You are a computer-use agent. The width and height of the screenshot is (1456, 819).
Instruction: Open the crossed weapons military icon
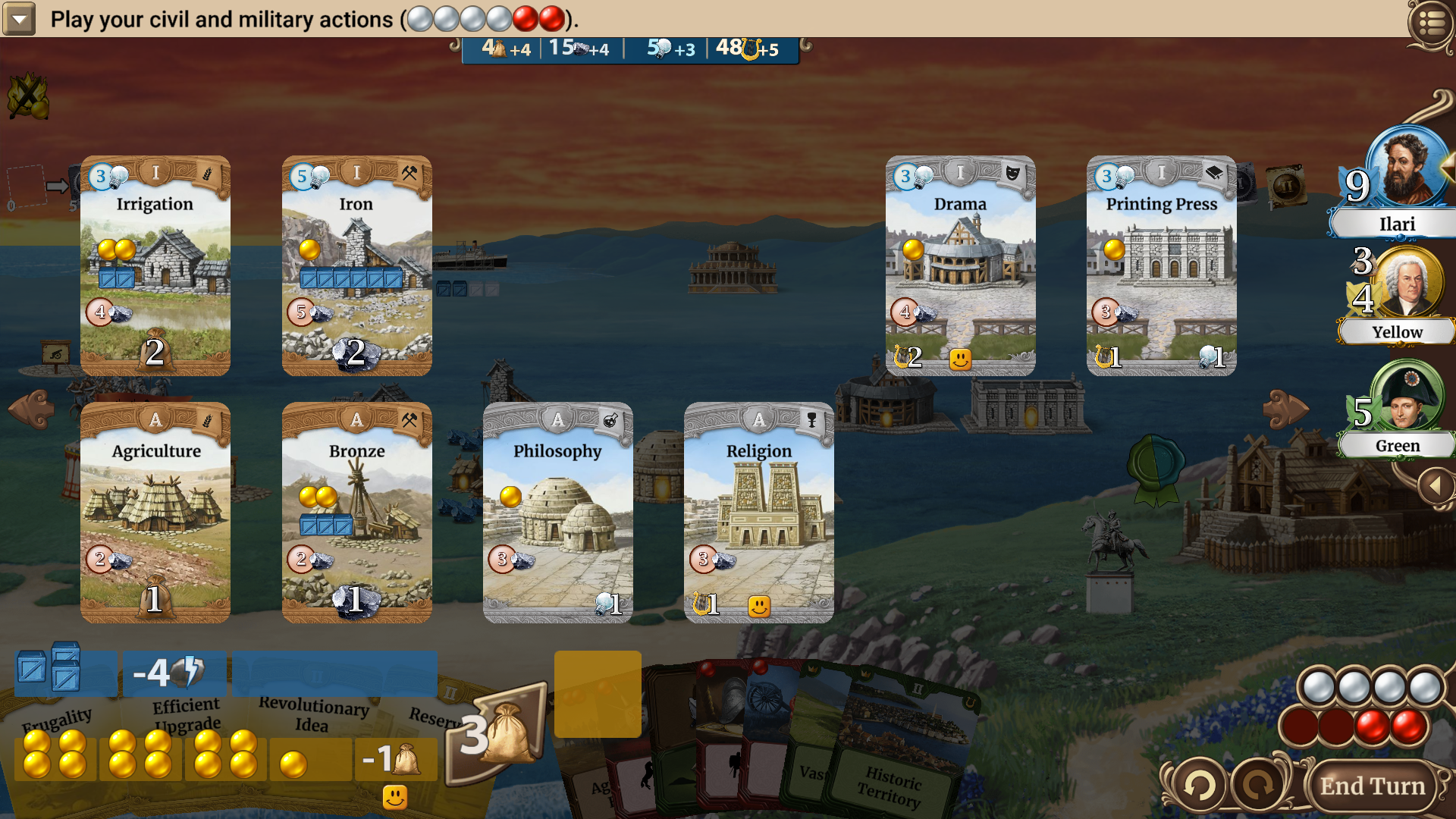click(28, 96)
